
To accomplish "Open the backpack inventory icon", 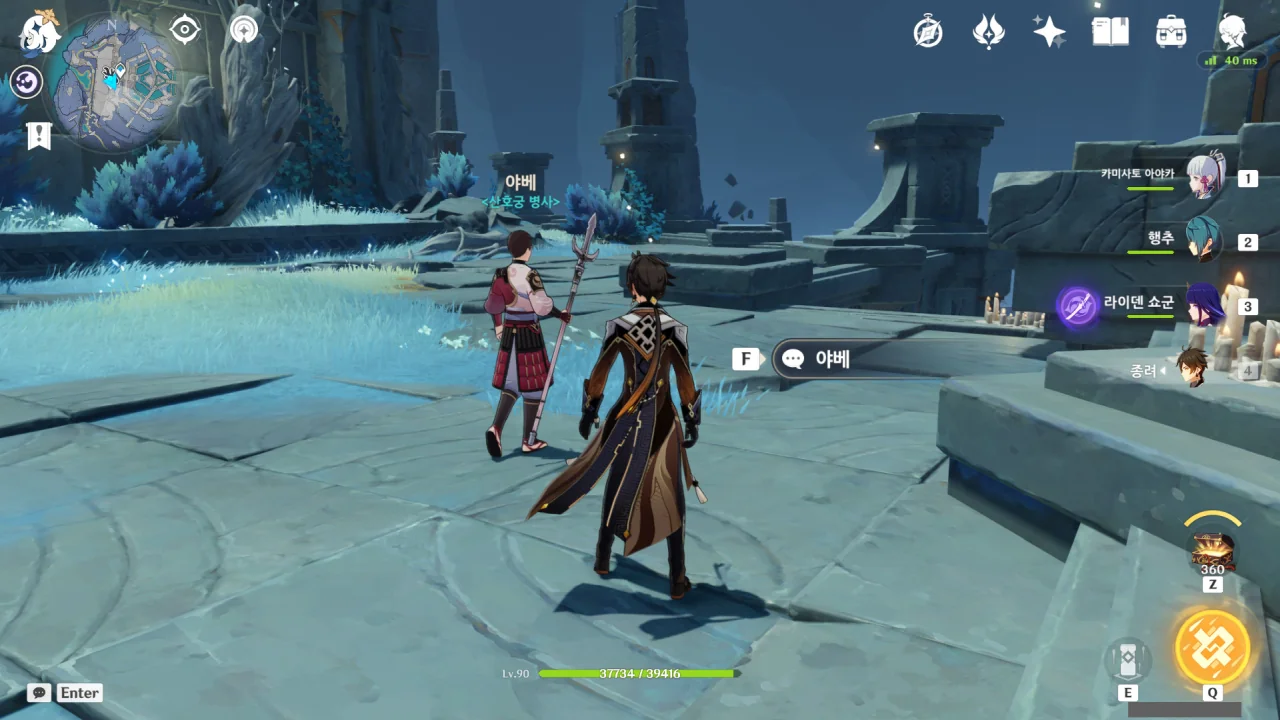I will coord(1171,32).
